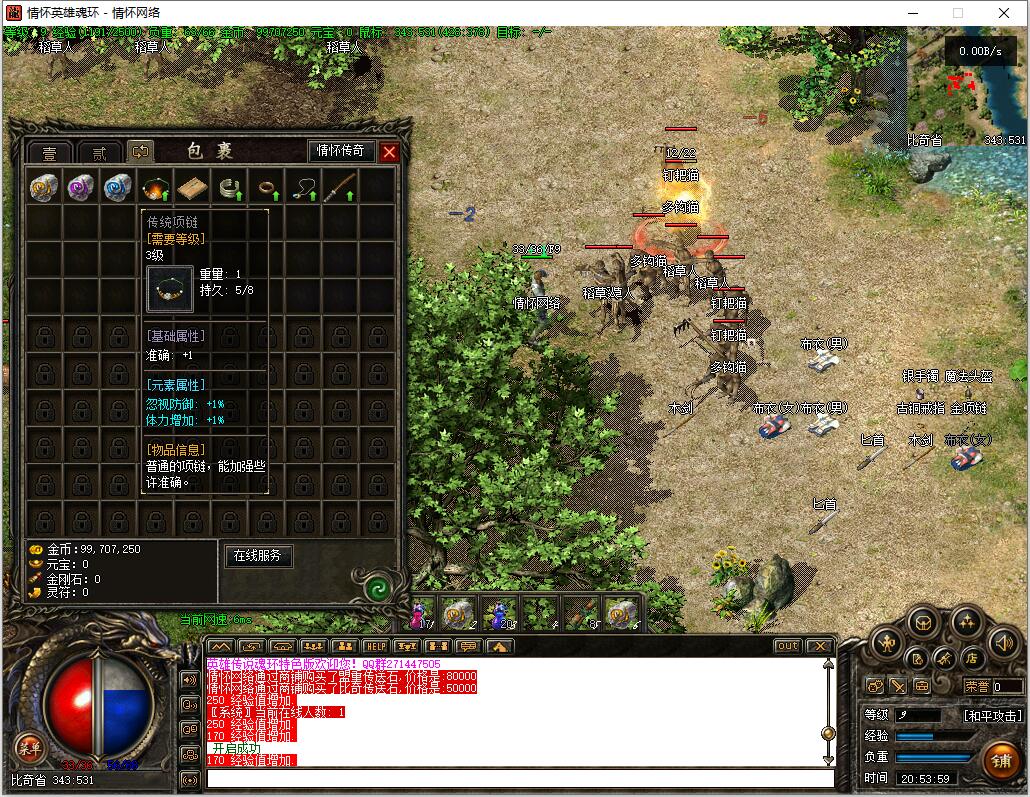The image size is (1030, 797).
Task: Choose the long staff weapon slot
Action: (x=343, y=187)
